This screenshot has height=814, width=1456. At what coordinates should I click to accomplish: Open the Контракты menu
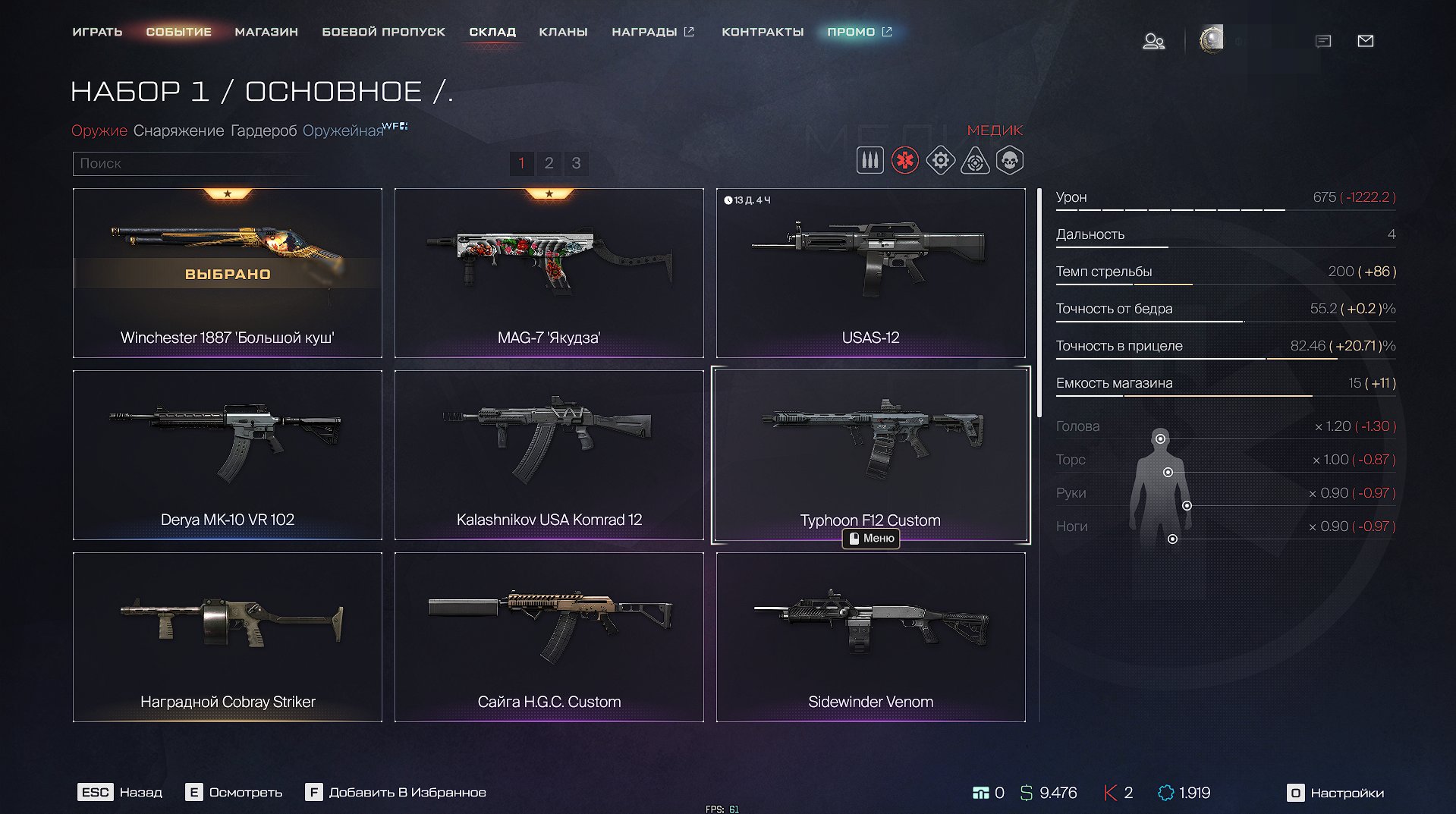click(x=762, y=32)
